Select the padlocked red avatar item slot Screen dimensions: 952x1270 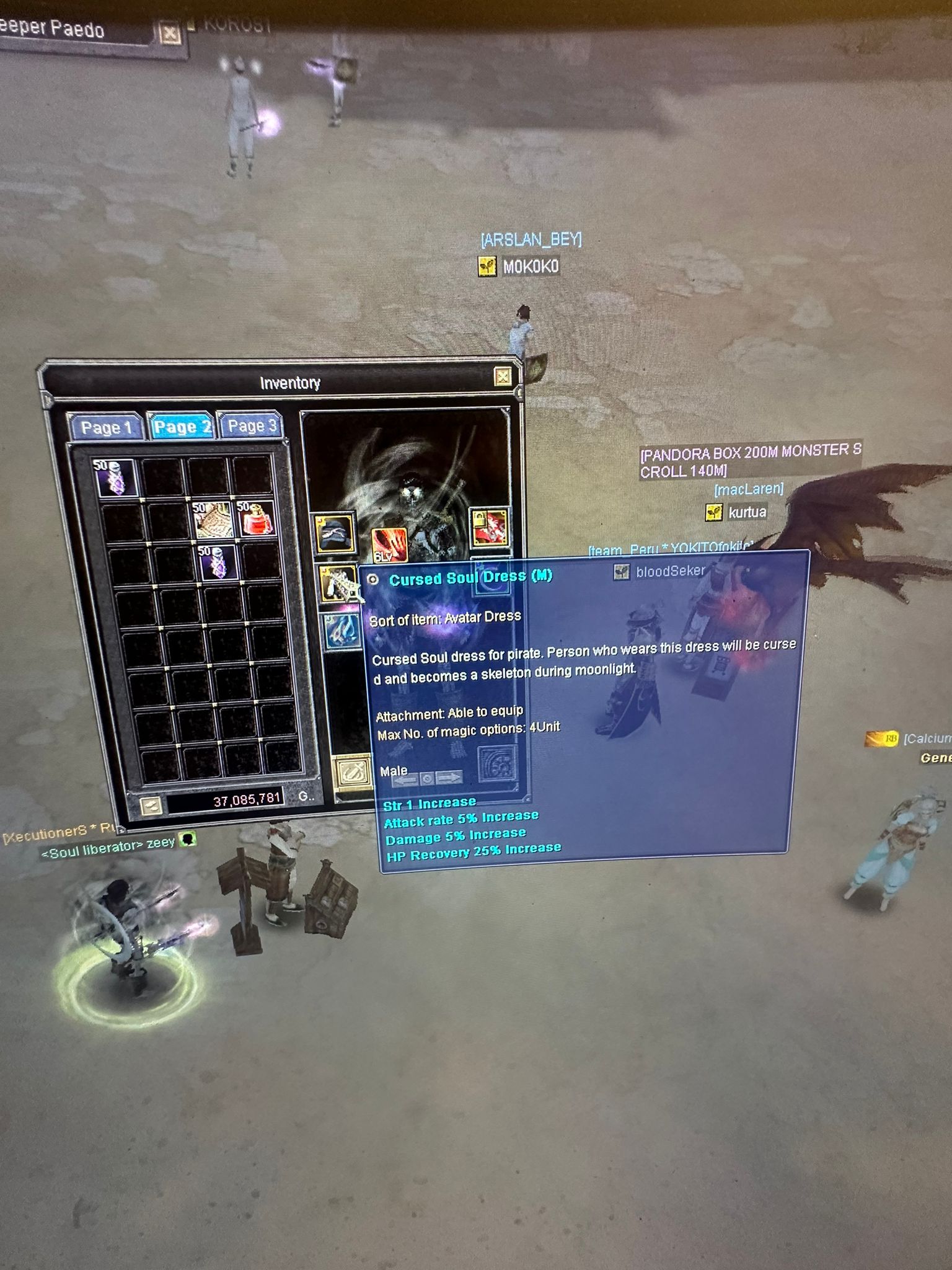coord(489,528)
